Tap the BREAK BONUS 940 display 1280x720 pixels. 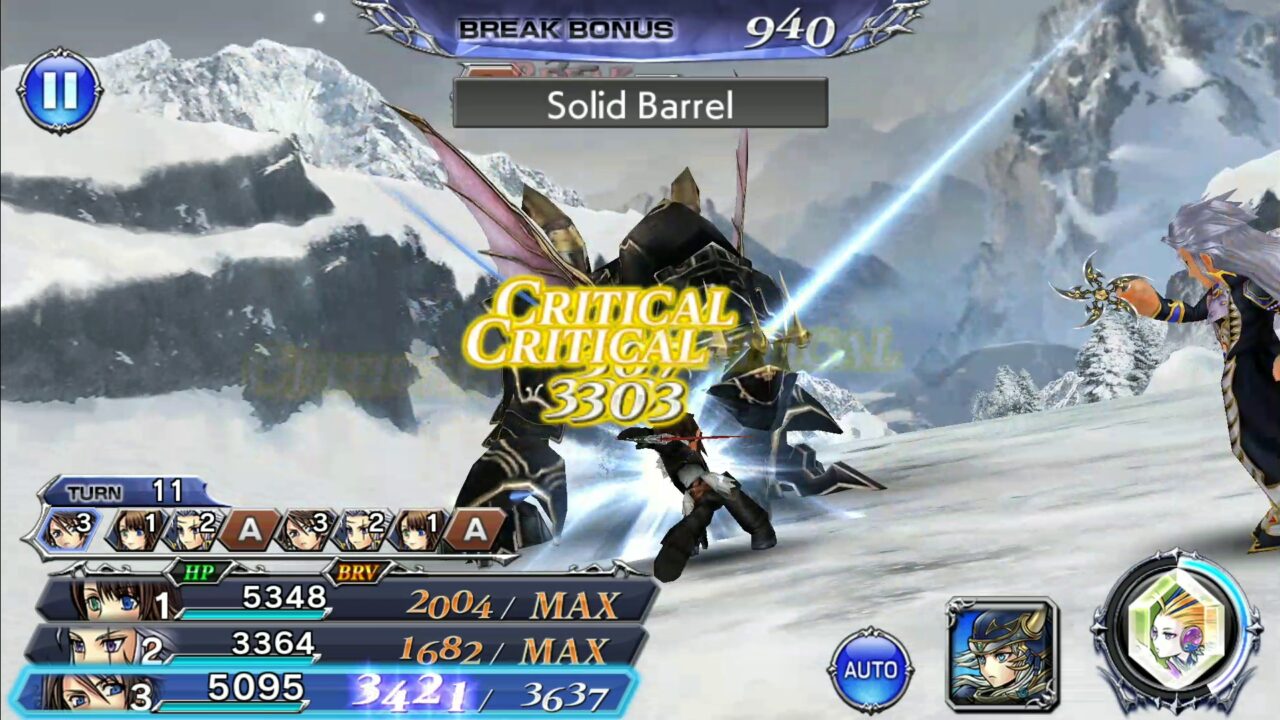click(640, 27)
